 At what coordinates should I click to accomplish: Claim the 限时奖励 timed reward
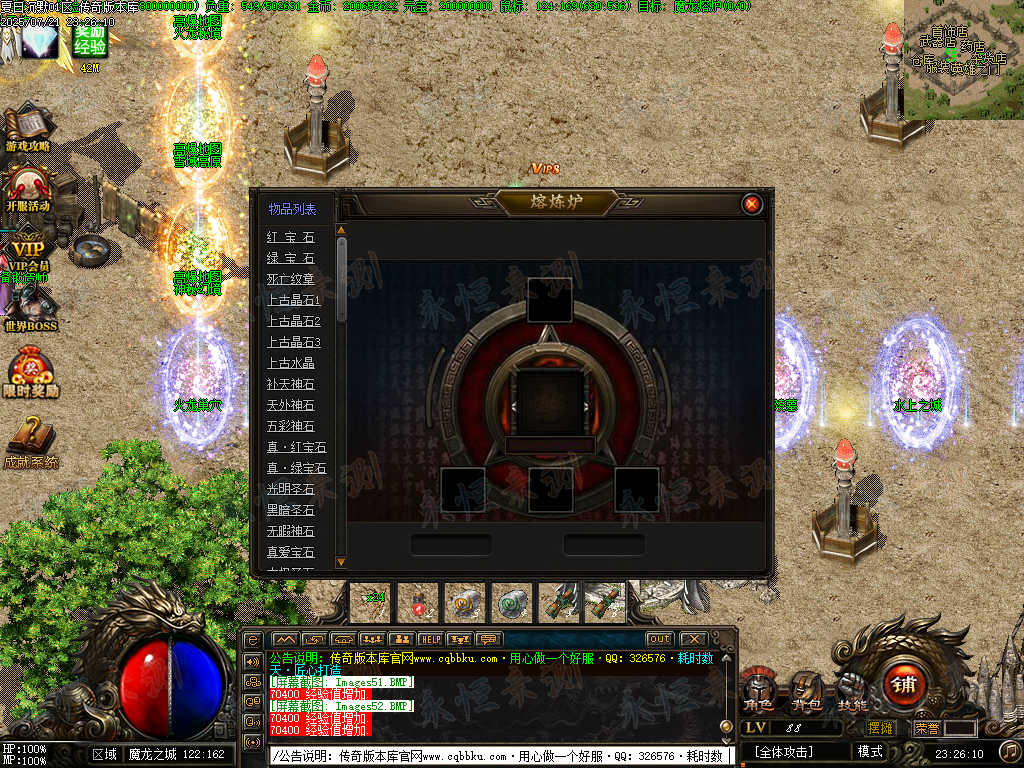click(x=30, y=372)
